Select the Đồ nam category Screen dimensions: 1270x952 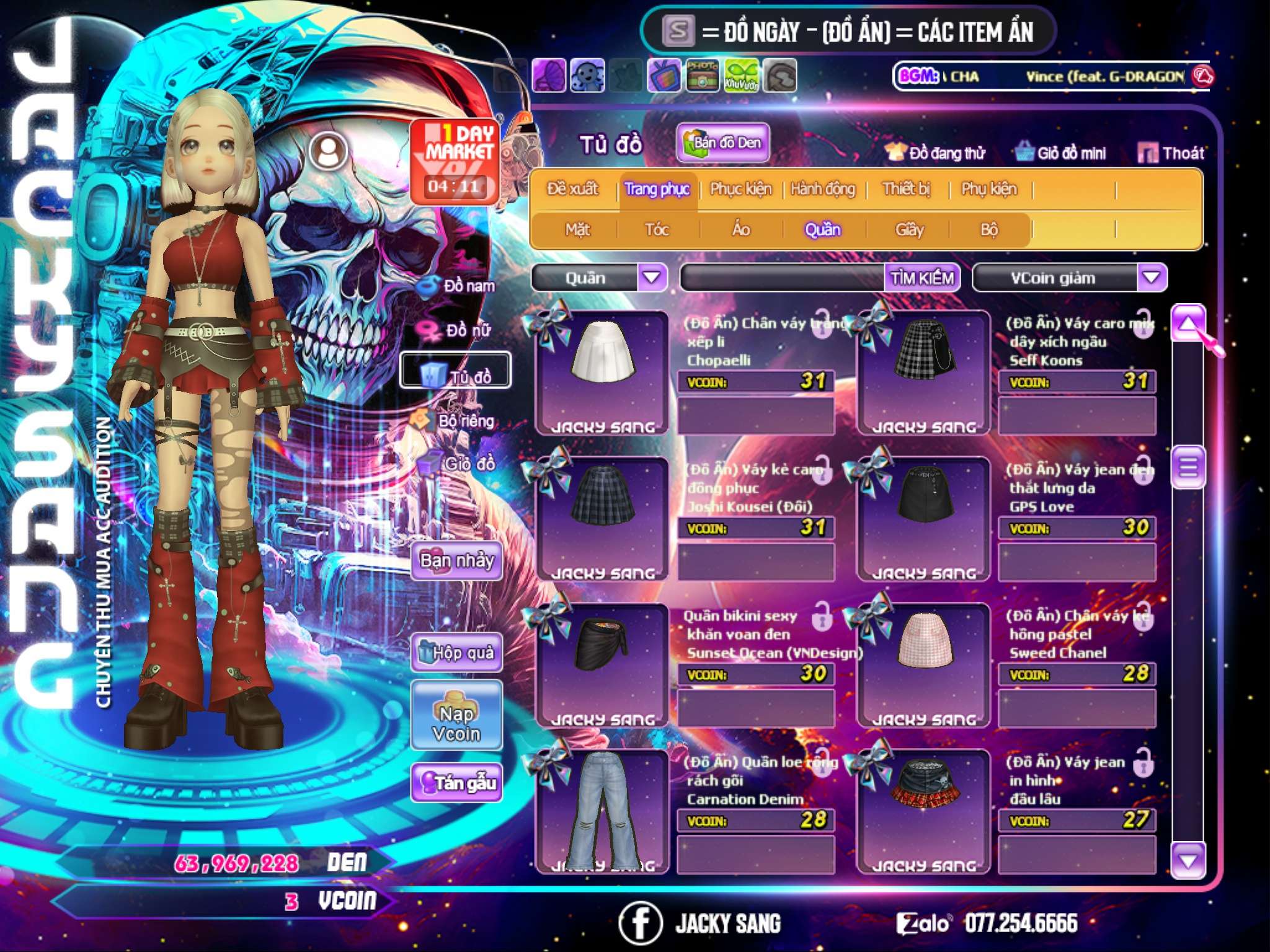tap(458, 286)
